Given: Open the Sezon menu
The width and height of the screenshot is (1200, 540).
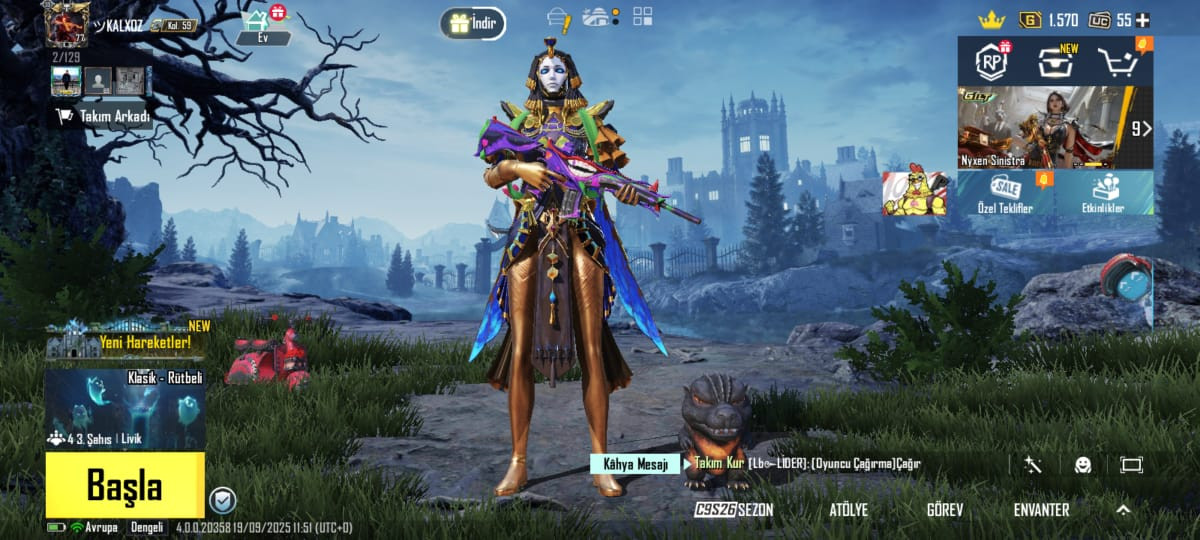Looking at the screenshot, I should click(x=735, y=510).
